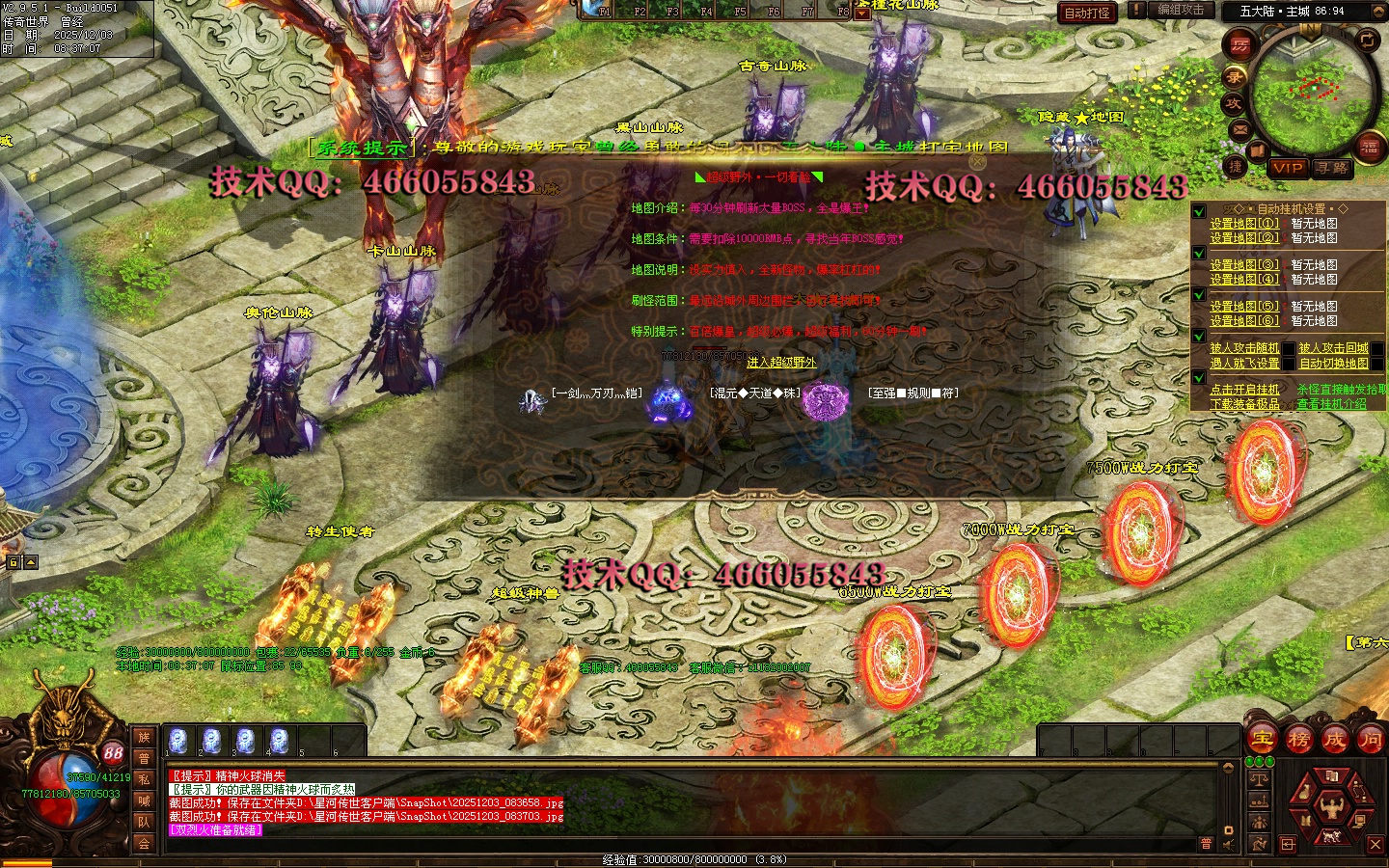This screenshot has height=868, width=1389.
Task: Click the 点击开启挂机 link
Action: 1244,390
